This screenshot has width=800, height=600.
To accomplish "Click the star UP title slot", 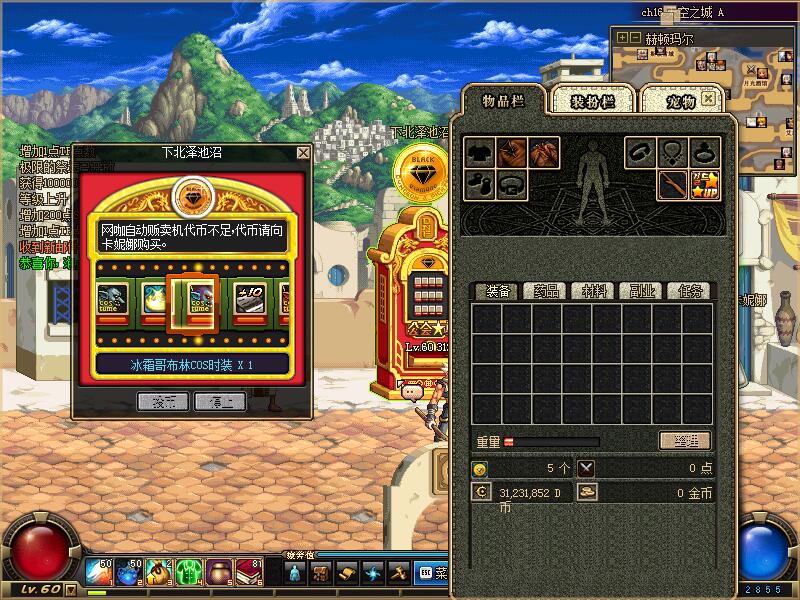I will pos(706,184).
